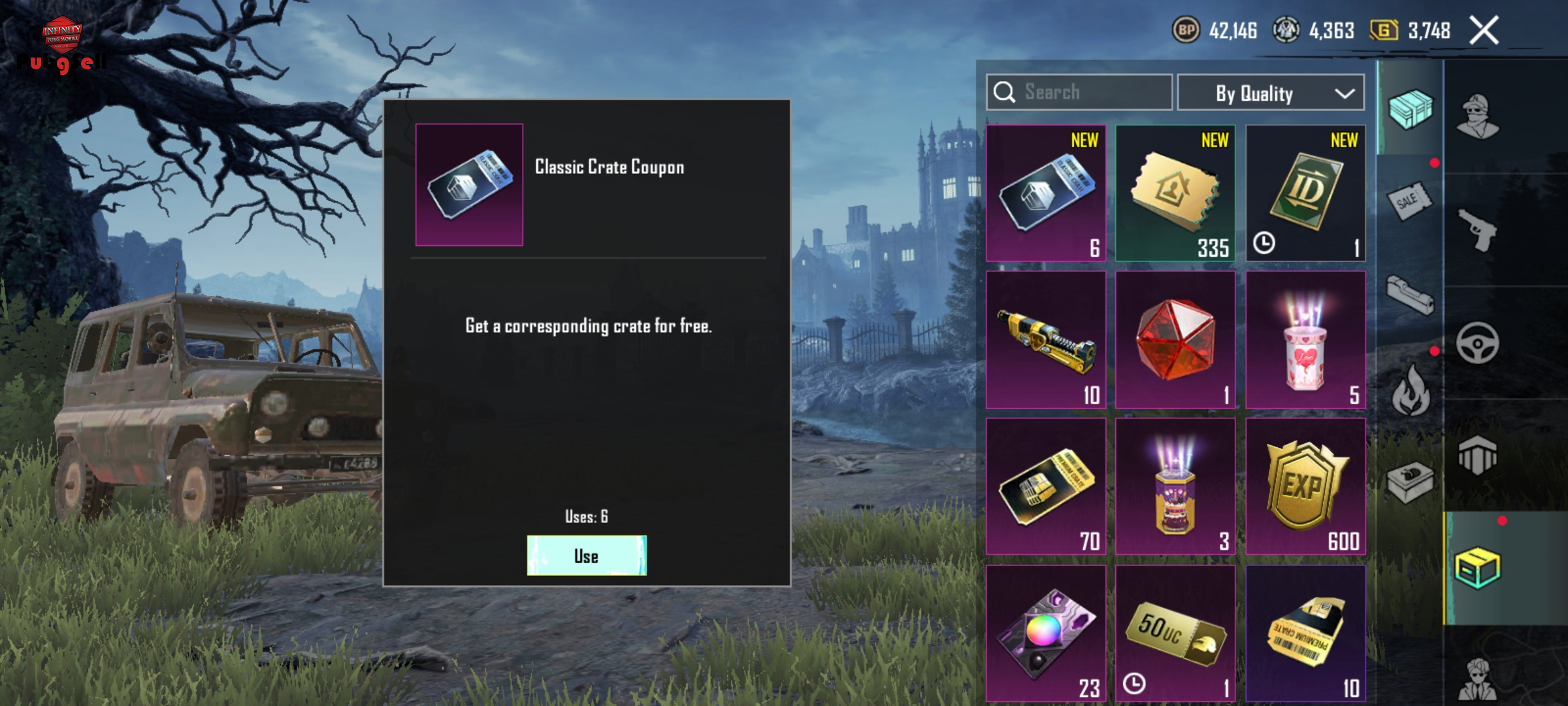Select the golden weapon part item
The height and width of the screenshot is (706, 1568).
coord(1045,340)
